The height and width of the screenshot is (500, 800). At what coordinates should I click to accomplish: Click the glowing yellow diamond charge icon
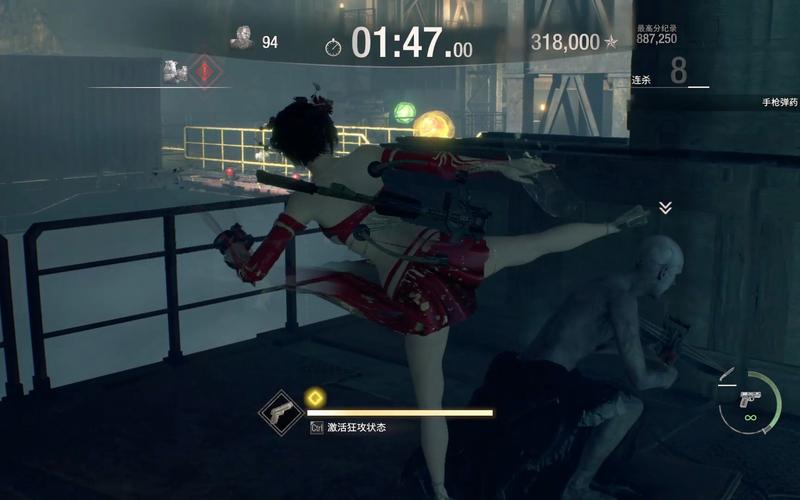pyautogui.click(x=314, y=397)
